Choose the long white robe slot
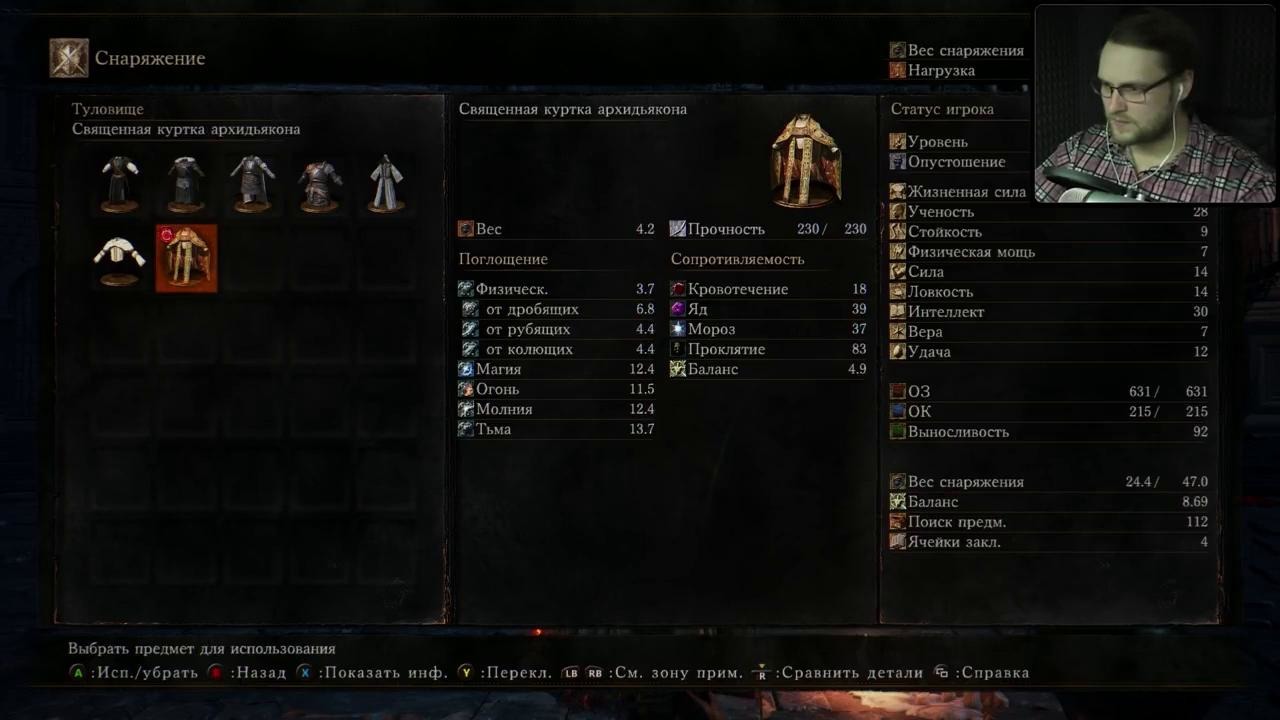The image size is (1280, 720). pos(386,183)
